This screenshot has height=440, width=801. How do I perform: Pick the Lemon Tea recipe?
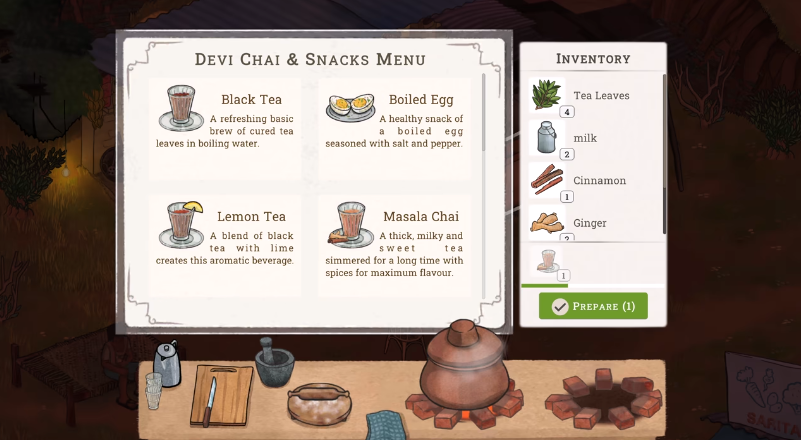225,241
